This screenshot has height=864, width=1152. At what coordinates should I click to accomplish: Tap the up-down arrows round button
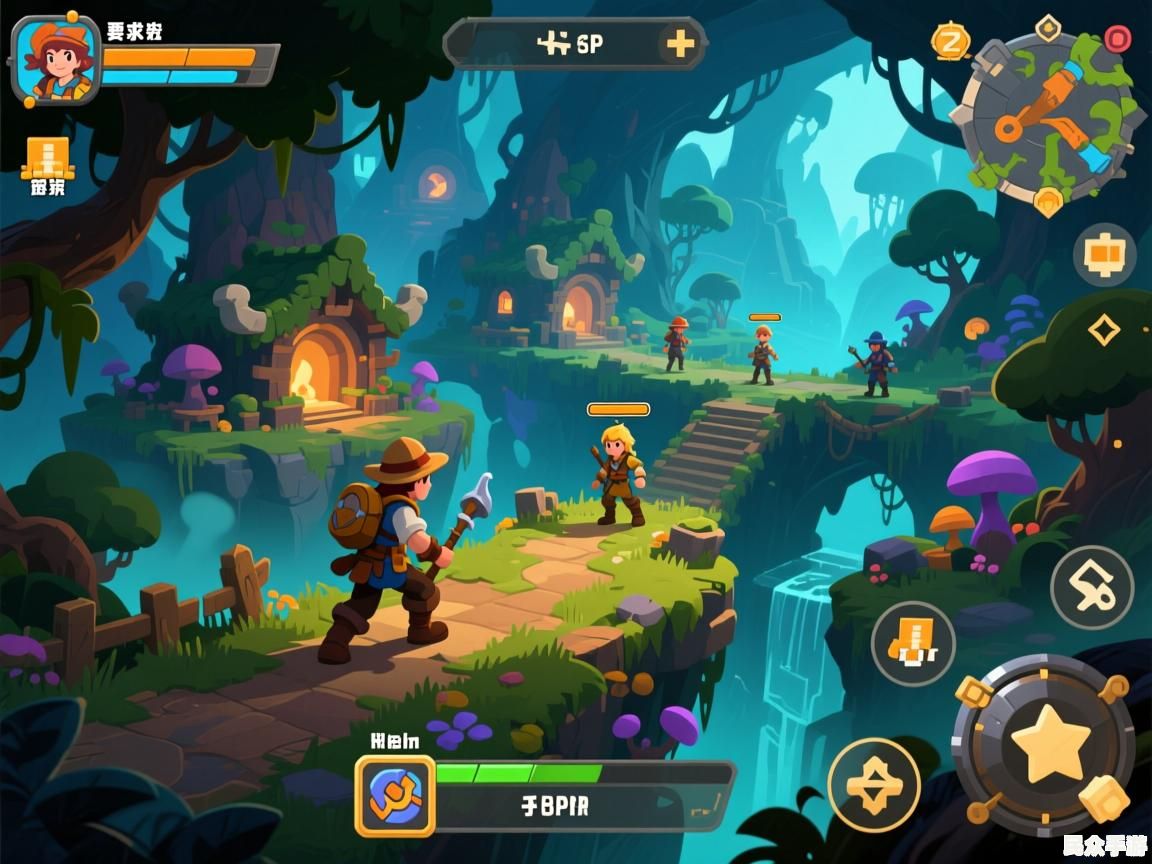pos(873,784)
